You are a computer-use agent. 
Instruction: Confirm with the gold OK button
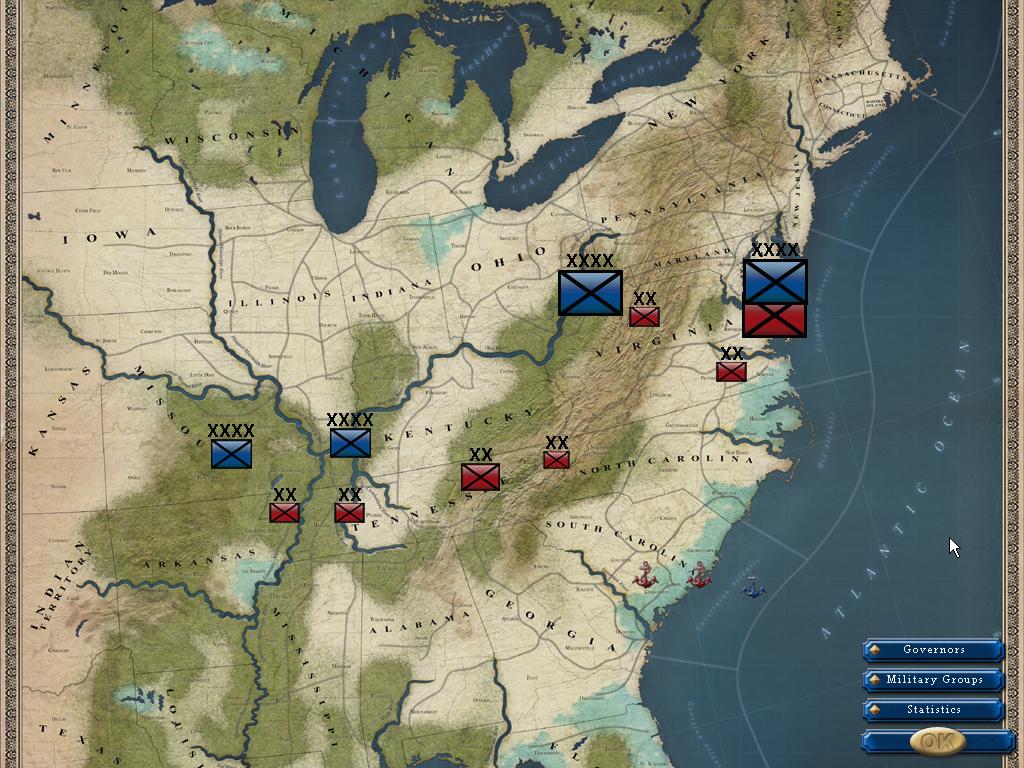938,741
